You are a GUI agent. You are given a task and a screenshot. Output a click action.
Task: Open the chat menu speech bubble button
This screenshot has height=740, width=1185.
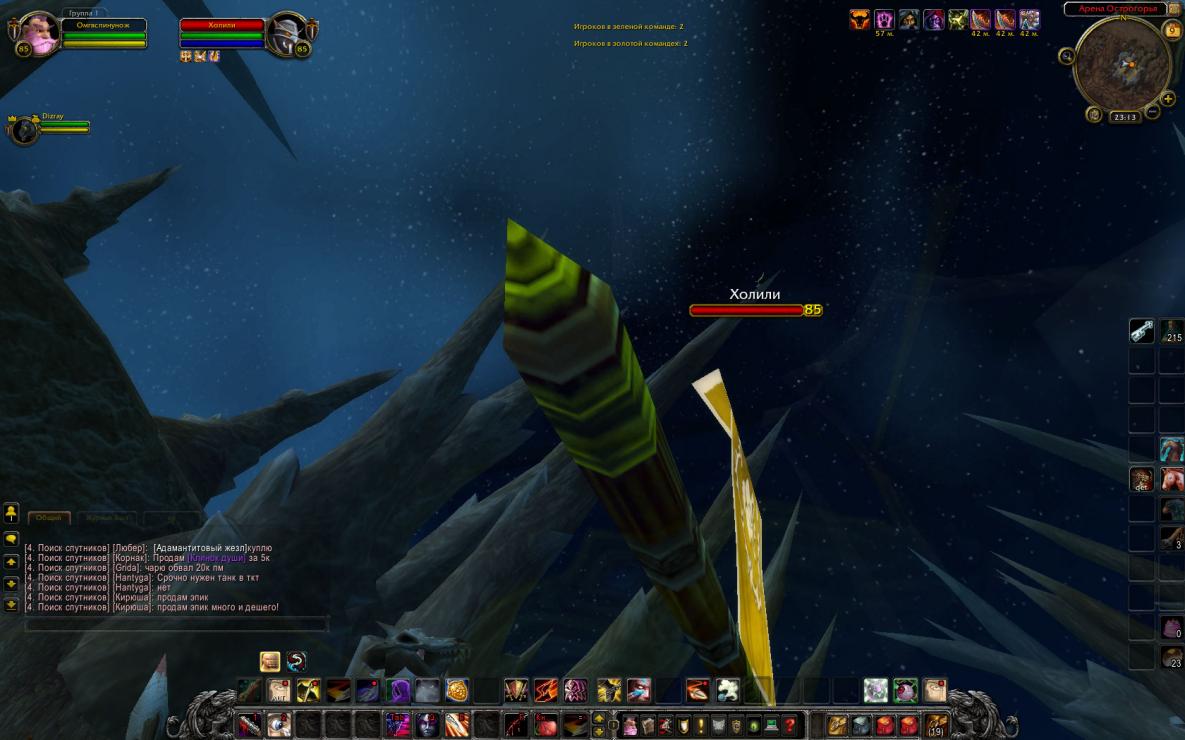coord(11,538)
